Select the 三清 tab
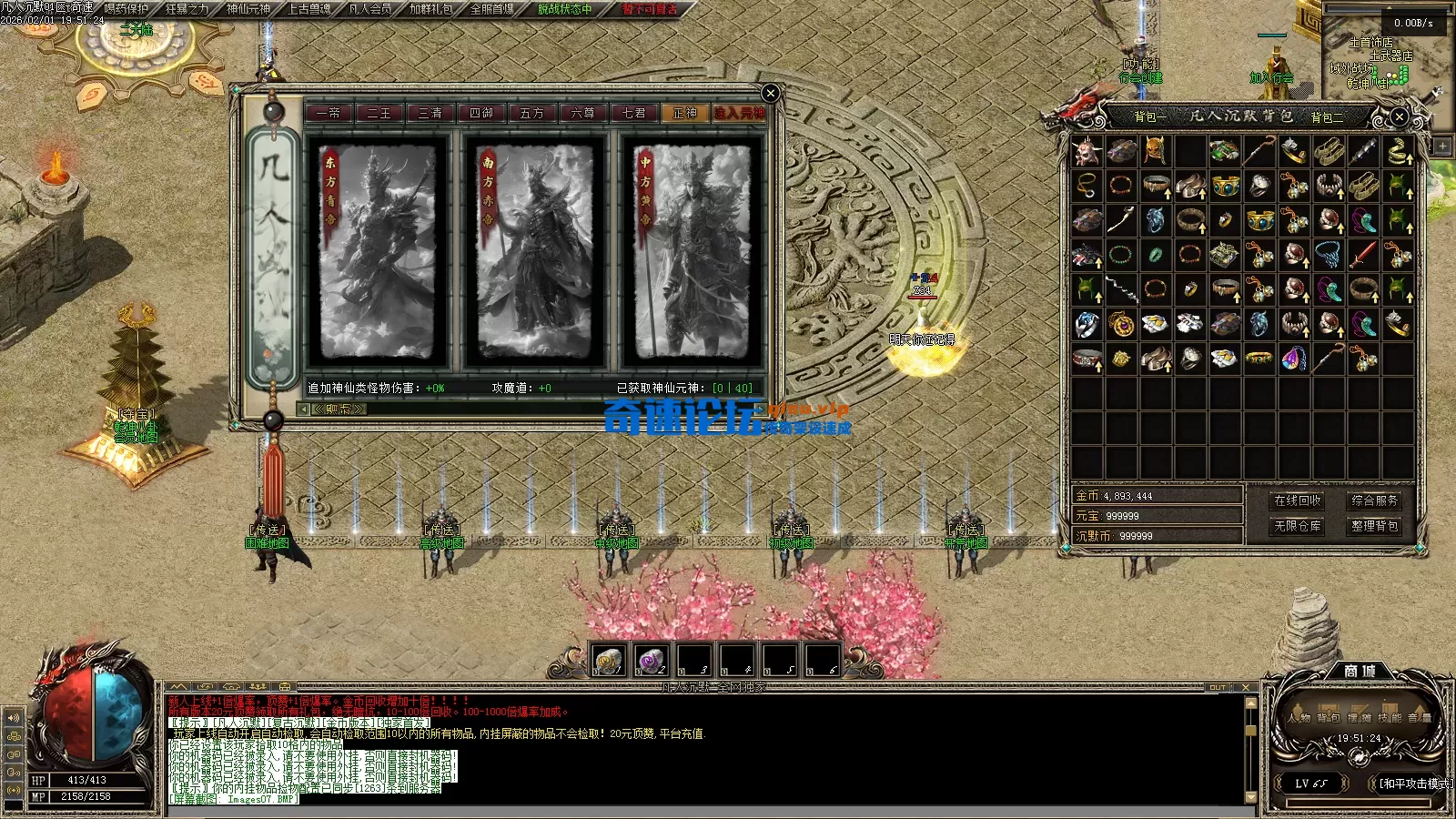The height and width of the screenshot is (819, 1456). pos(430,113)
